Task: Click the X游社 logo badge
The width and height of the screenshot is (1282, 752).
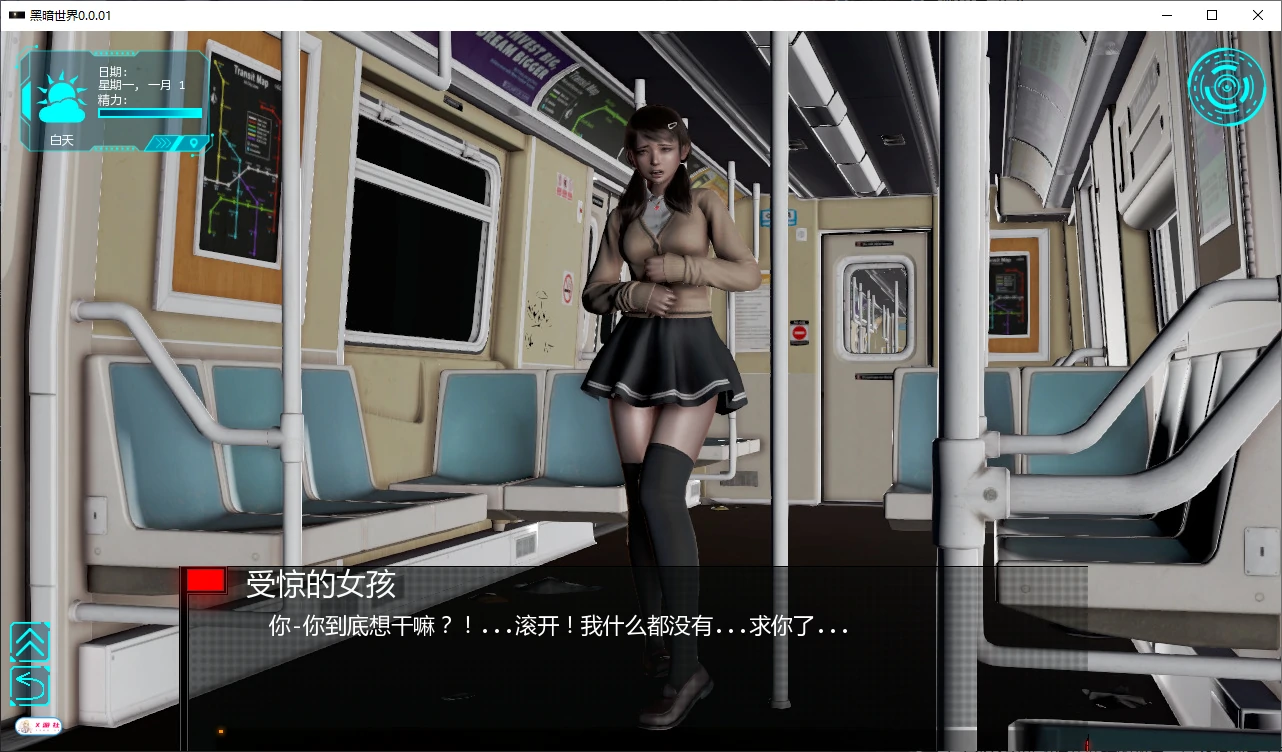Action: pyautogui.click(x=38, y=725)
